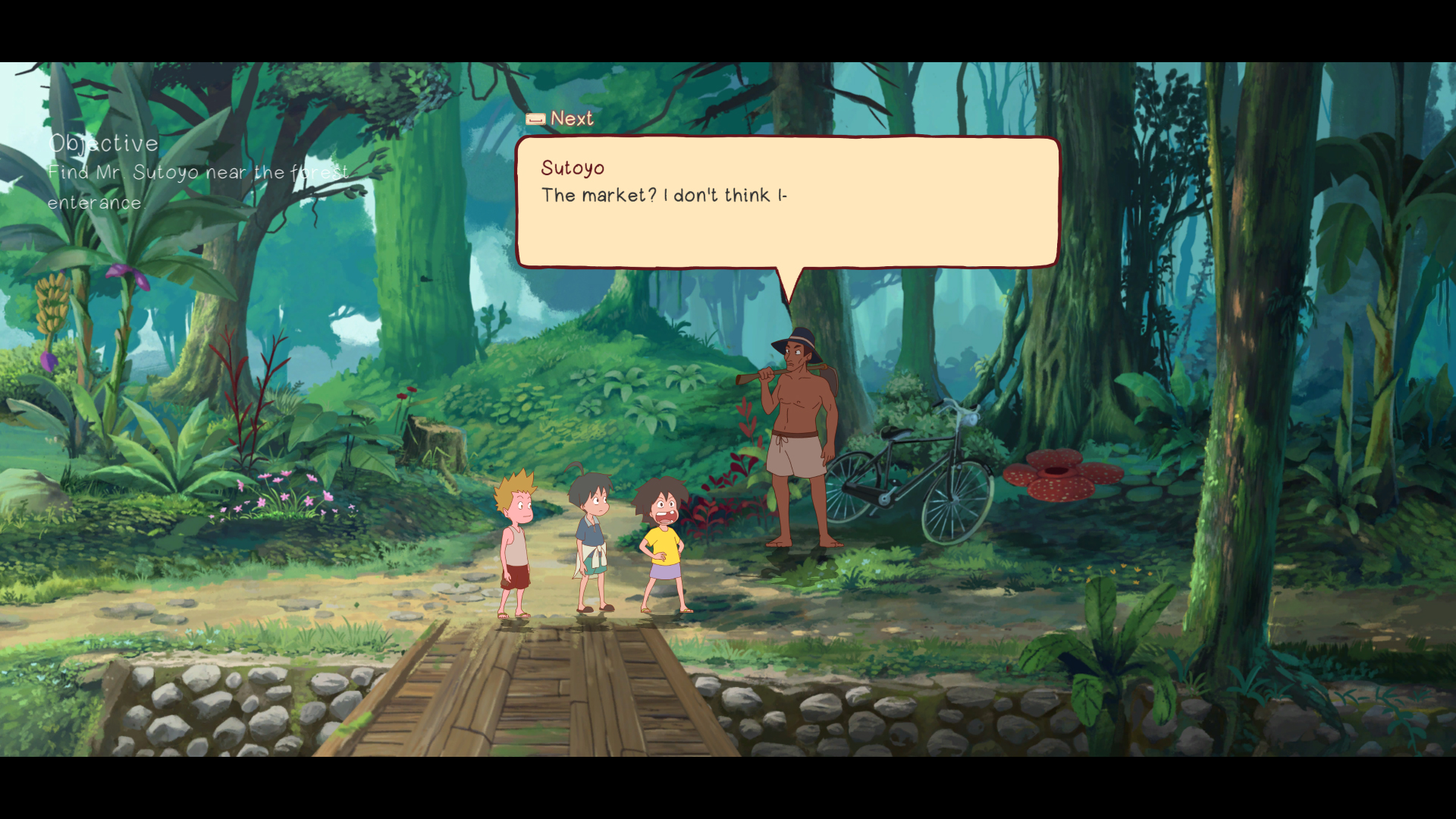Viewport: 1456px width, 819px height.
Task: Click the Sutoyo name label in dialogue box
Action: [x=573, y=168]
